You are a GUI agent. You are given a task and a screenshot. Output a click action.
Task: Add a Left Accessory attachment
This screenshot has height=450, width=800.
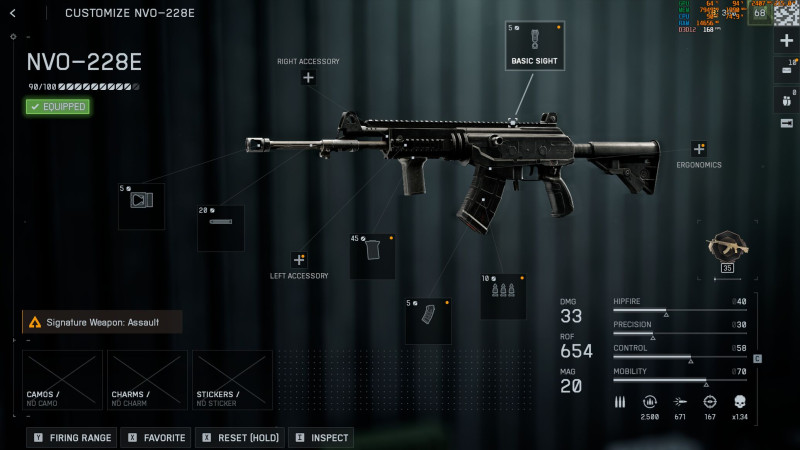coord(299,259)
